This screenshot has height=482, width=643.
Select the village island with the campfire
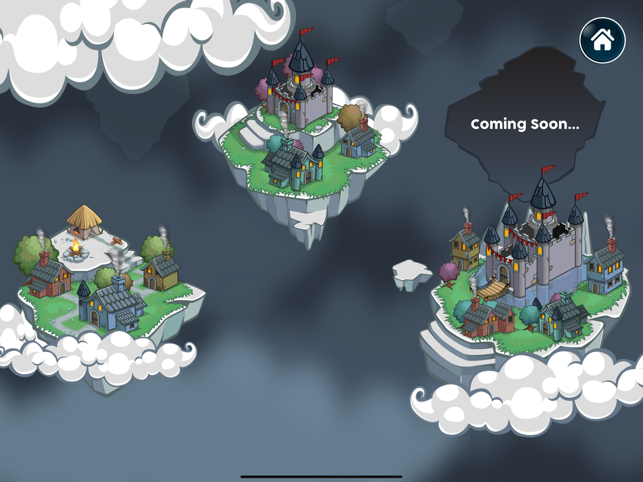tap(105, 283)
